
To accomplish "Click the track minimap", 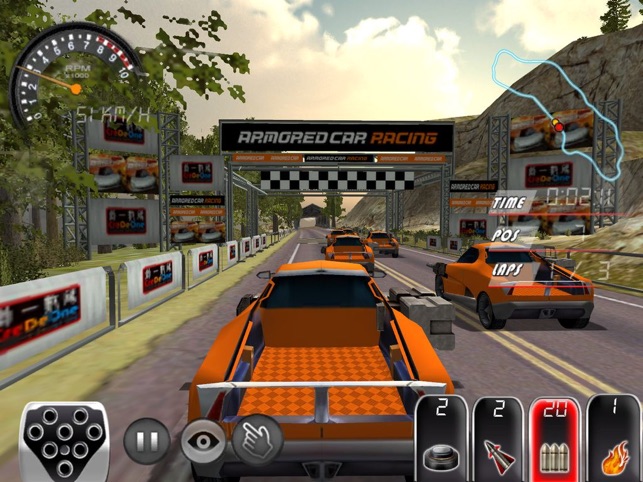I will click(x=547, y=88).
